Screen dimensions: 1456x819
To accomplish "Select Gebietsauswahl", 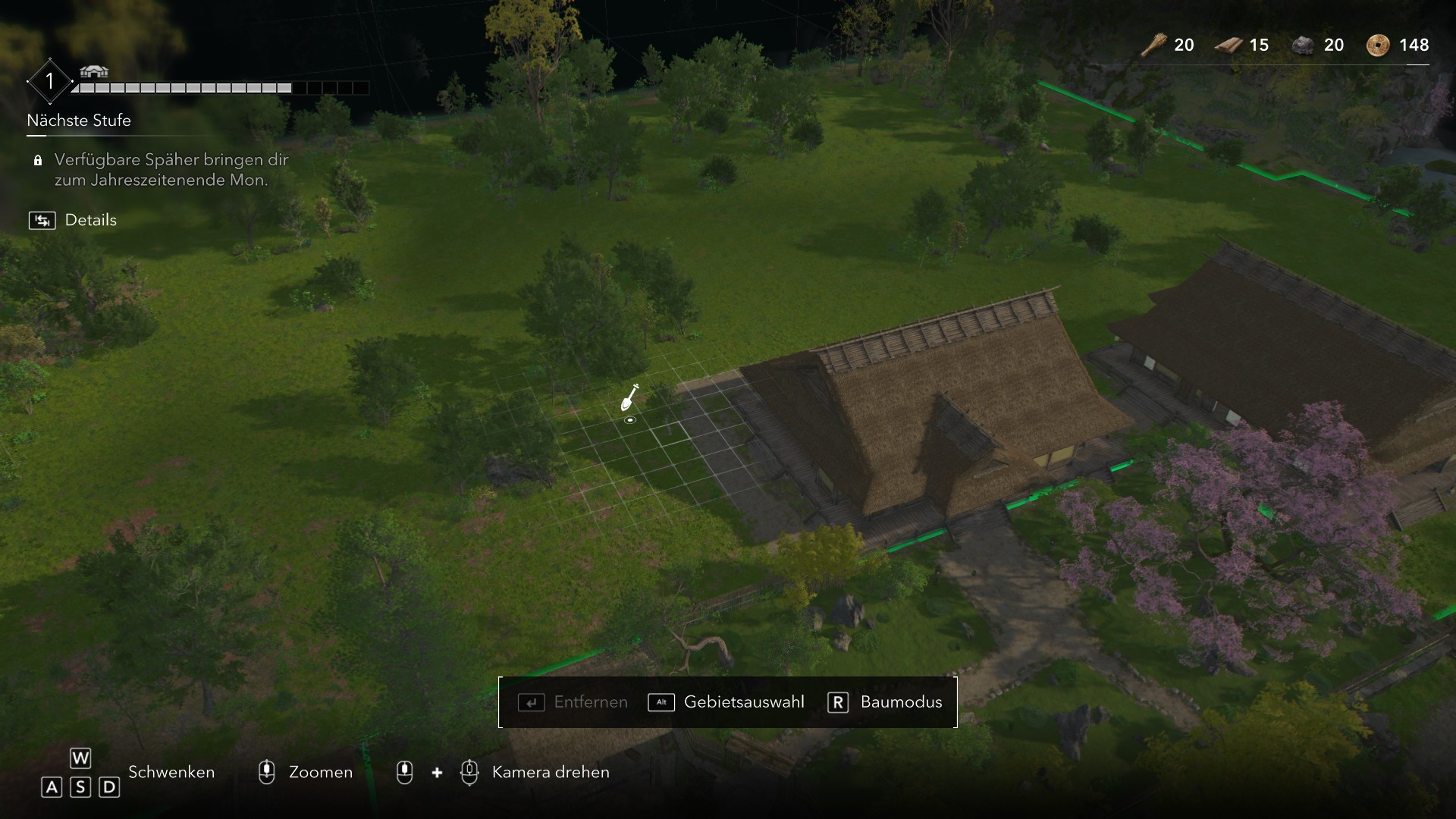I will [x=743, y=702].
